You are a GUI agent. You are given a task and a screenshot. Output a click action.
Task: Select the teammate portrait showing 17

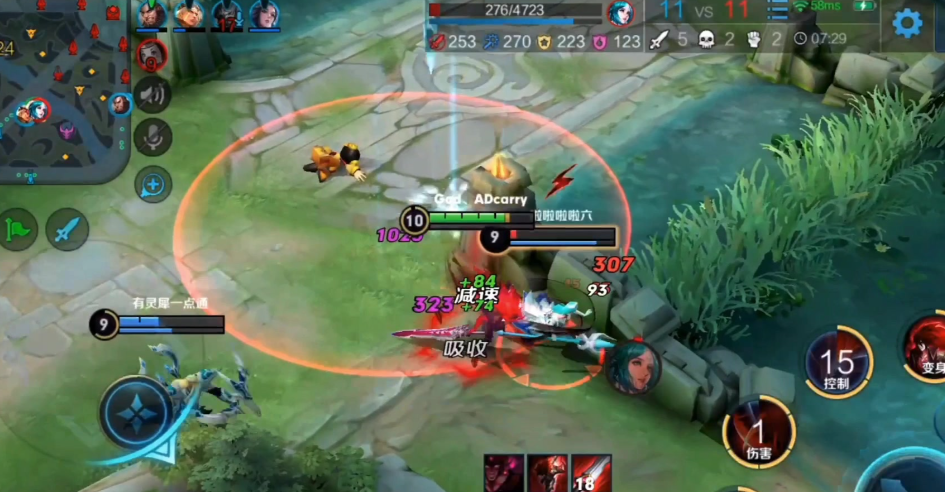[x=226, y=15]
